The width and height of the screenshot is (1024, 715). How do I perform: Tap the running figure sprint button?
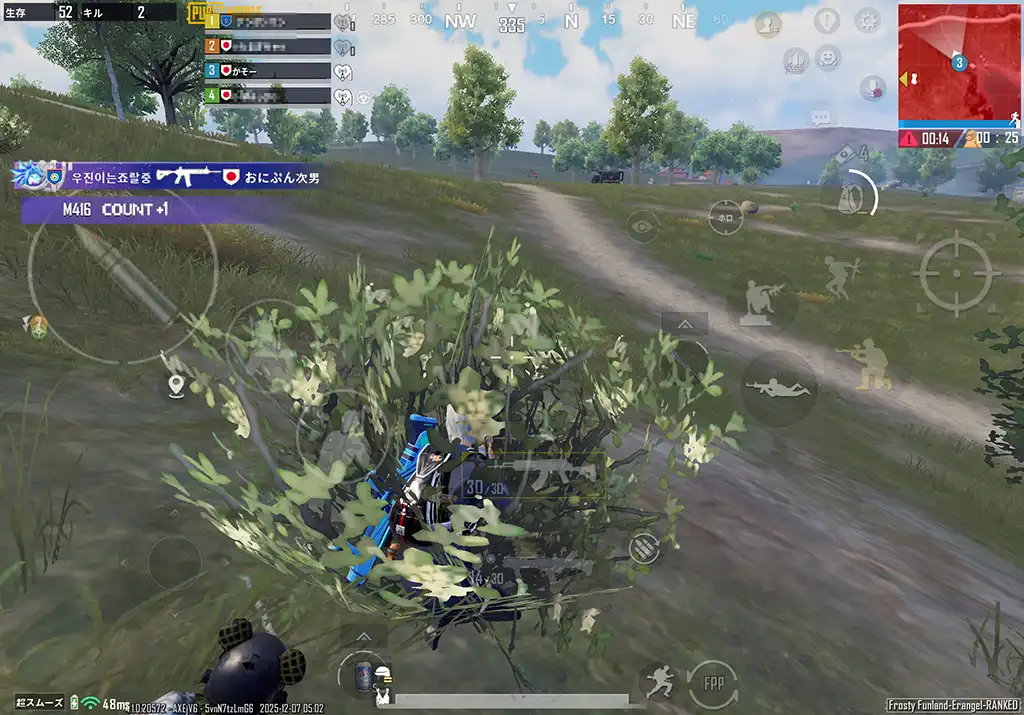coord(658,683)
